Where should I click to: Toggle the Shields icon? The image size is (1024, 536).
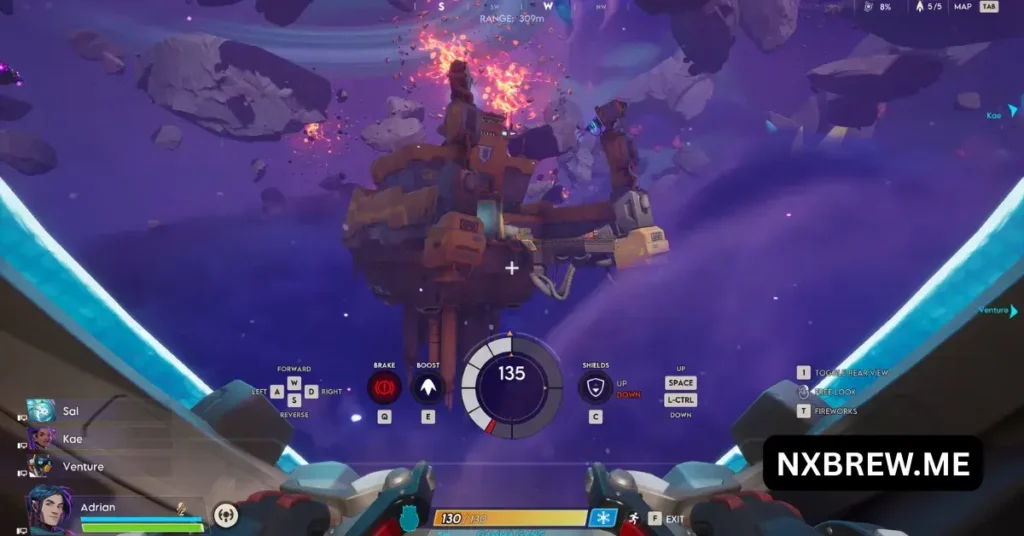click(x=596, y=387)
